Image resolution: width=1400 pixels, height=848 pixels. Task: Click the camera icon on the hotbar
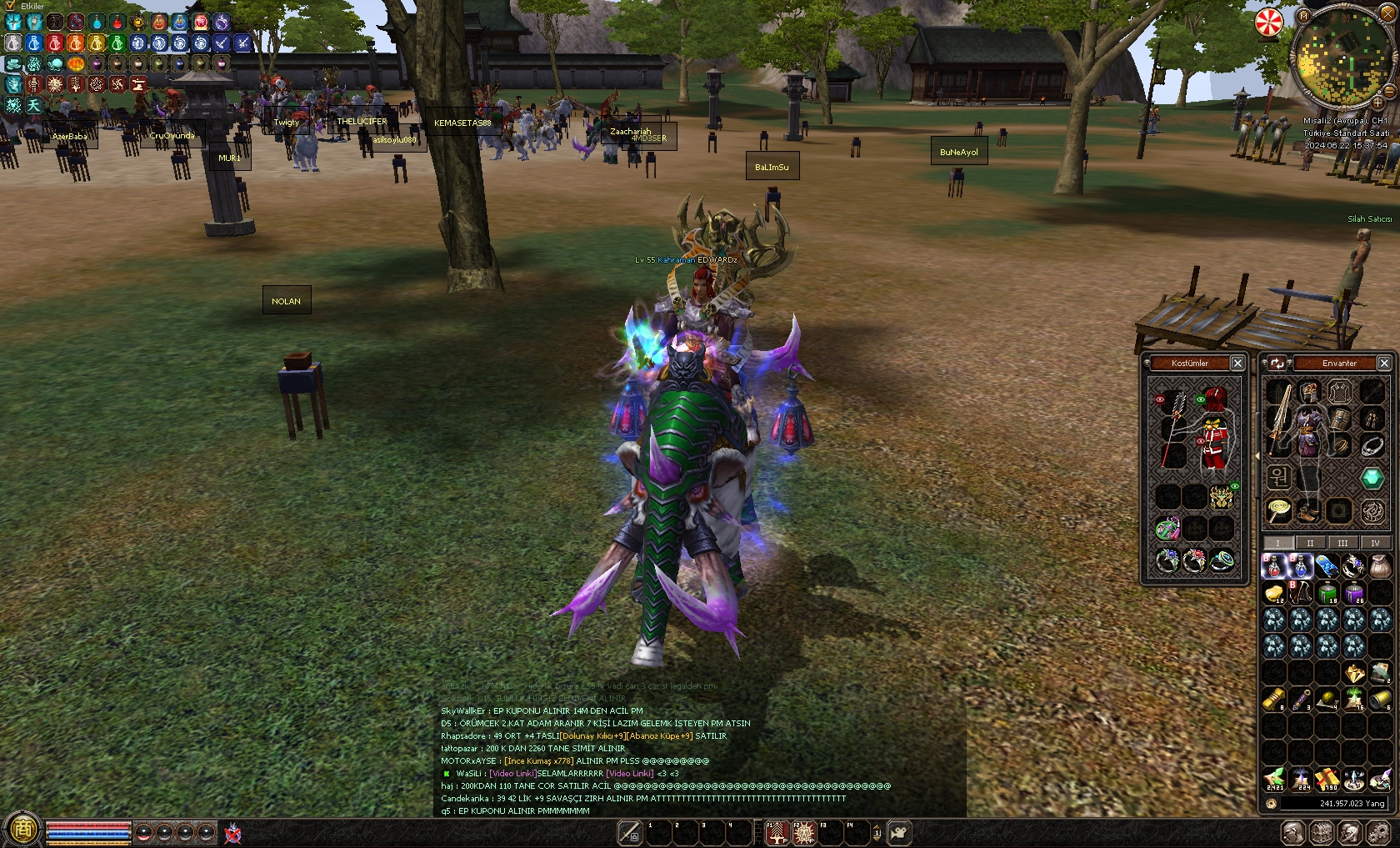[899, 832]
